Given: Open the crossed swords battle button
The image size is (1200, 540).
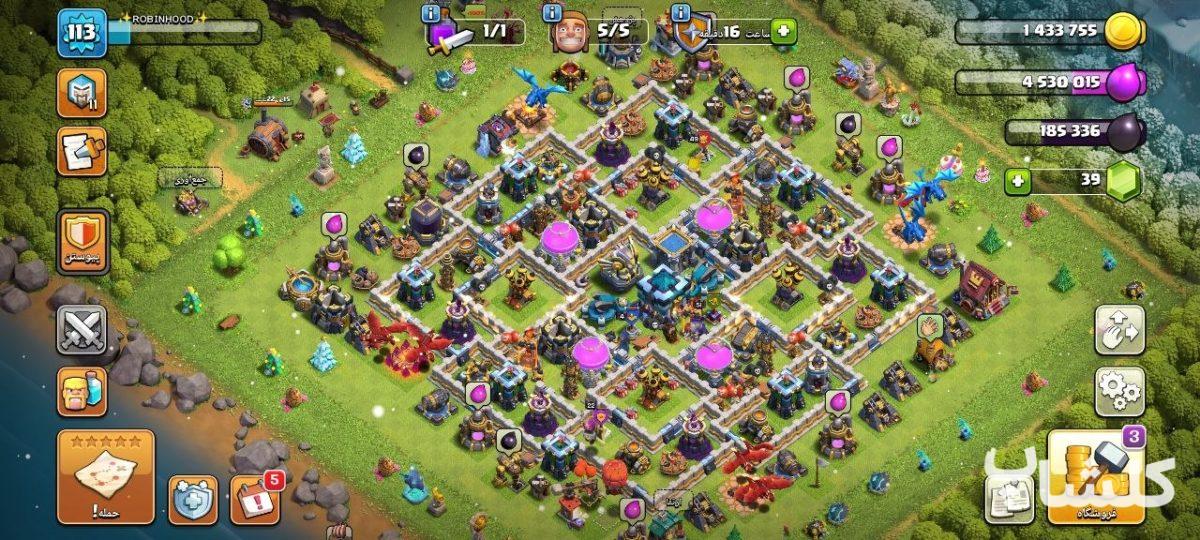Looking at the screenshot, I should click(x=82, y=329).
